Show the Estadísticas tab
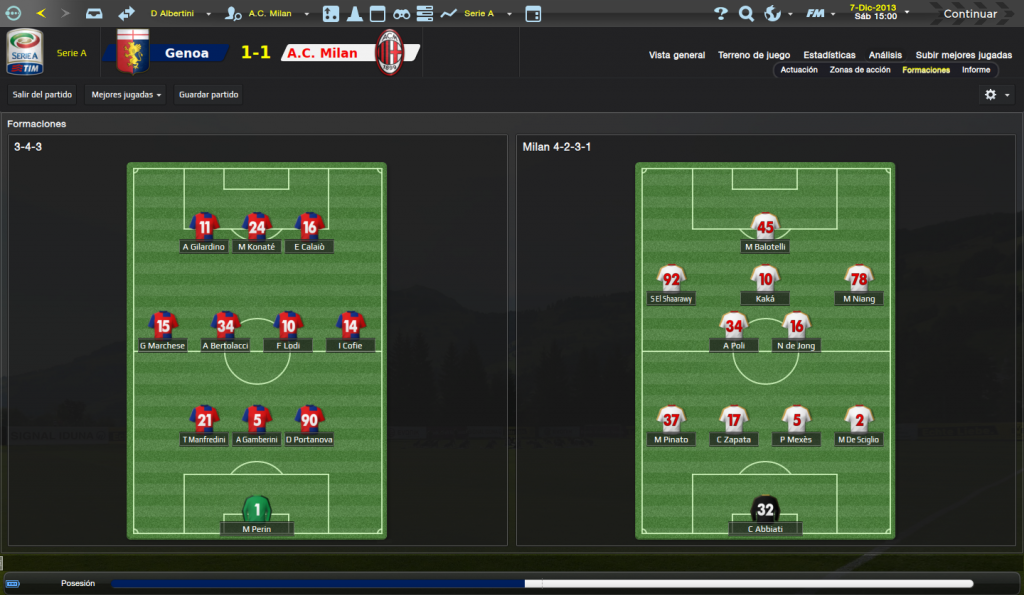This screenshot has height=595, width=1024. 829,55
